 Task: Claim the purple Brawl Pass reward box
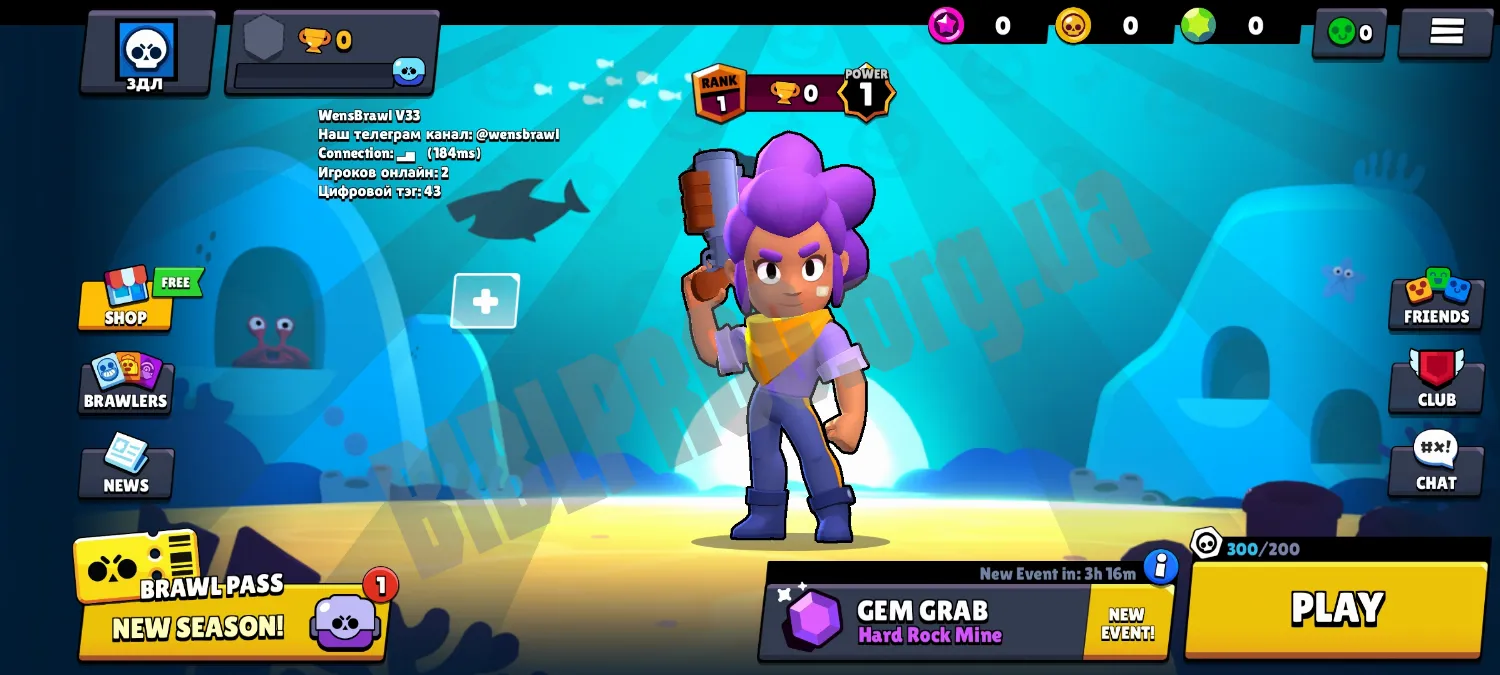tap(344, 621)
